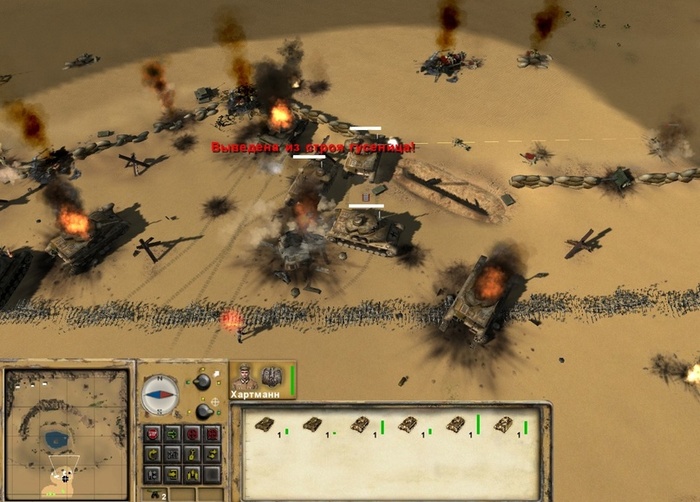
Task: Click the yellow curved arrow command button
Action: click(153, 452)
